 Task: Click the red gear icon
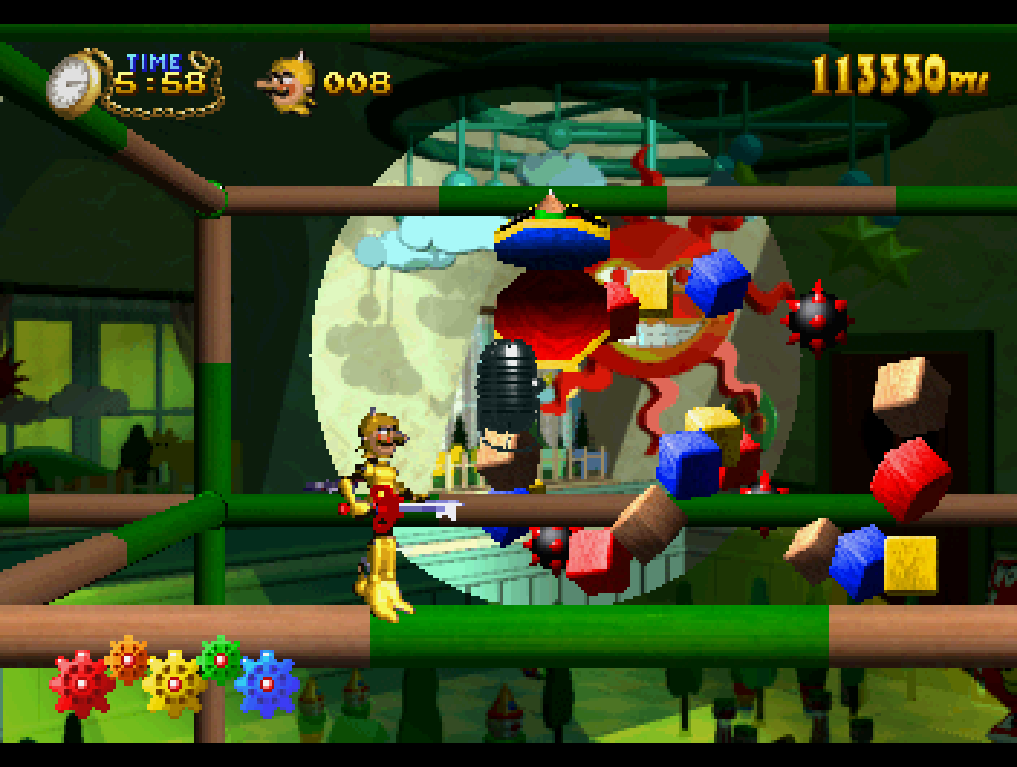pyautogui.click(x=82, y=684)
